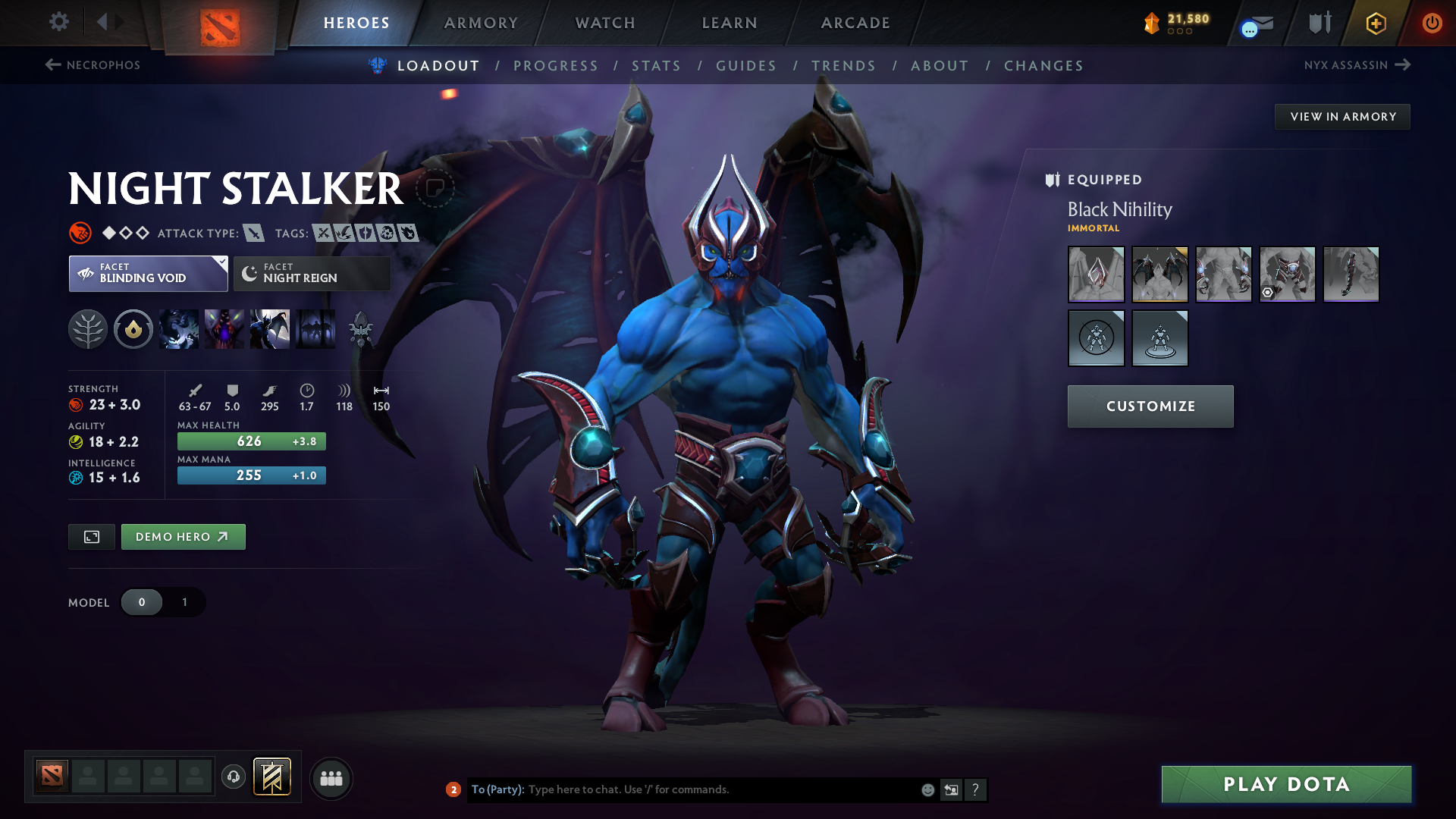Open the emoticon picker in chat bar
This screenshot has height=819, width=1456.
[927, 789]
